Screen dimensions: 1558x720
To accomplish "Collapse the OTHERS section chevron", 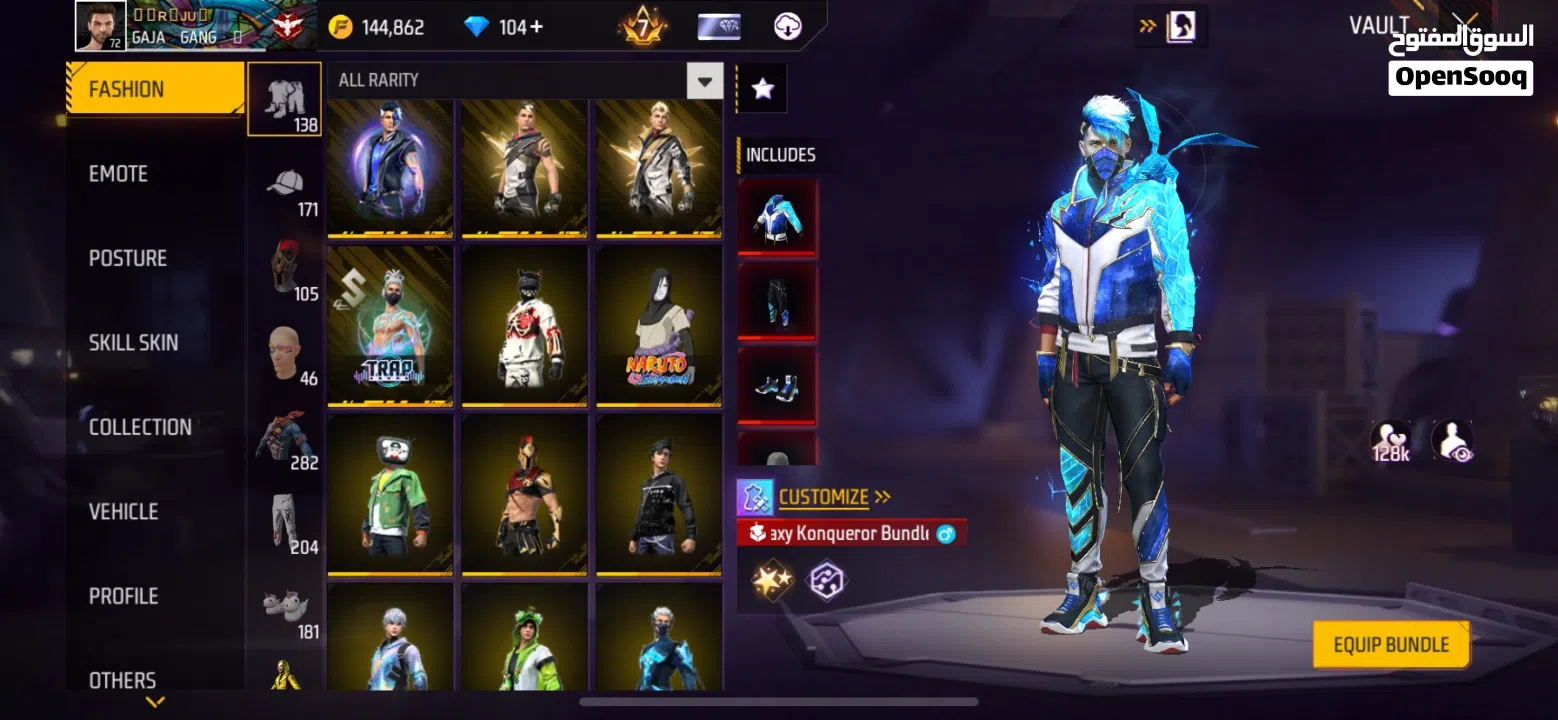I will click(155, 700).
